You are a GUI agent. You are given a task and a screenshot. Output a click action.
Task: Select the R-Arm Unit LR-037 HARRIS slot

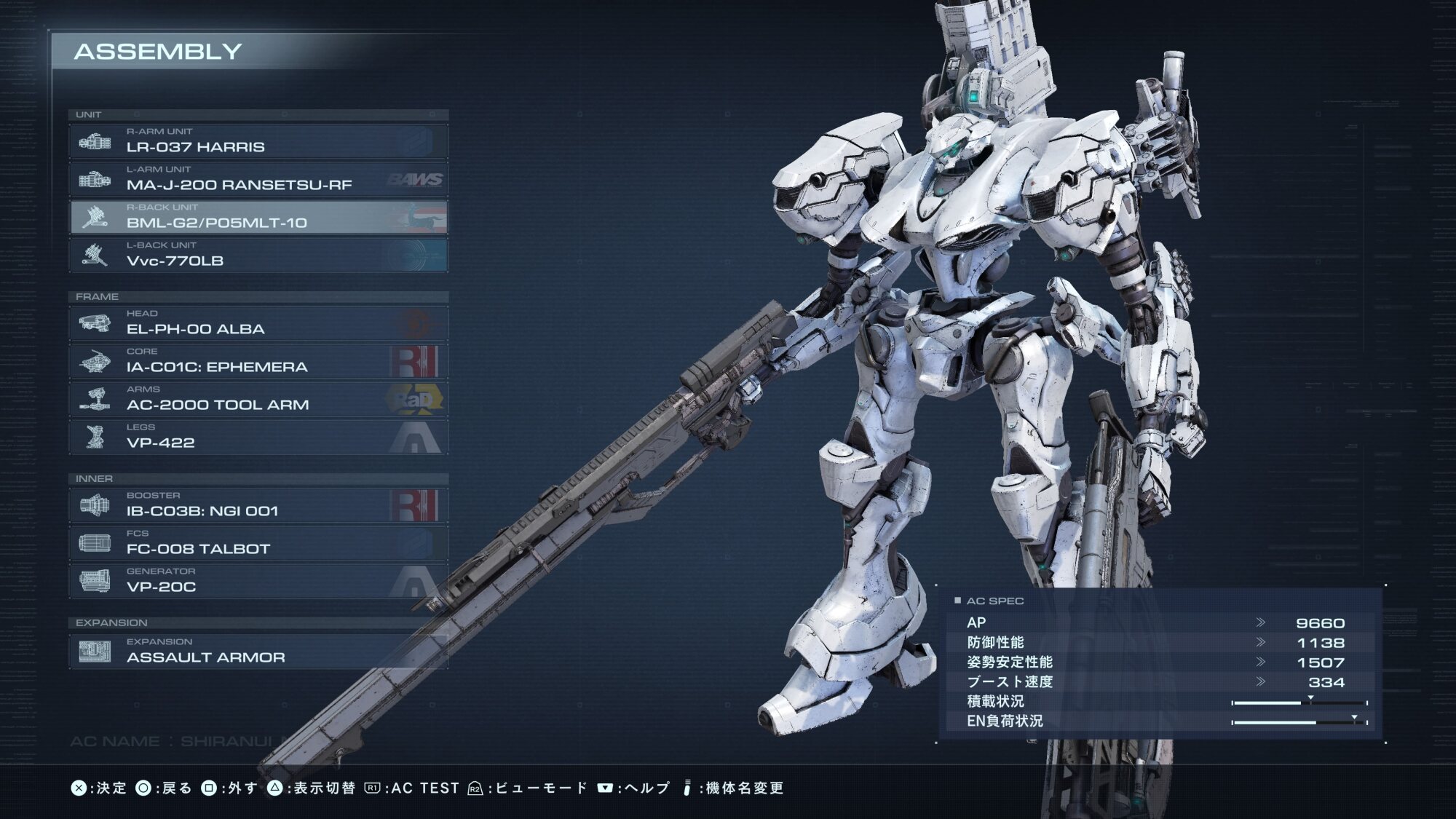258,141
